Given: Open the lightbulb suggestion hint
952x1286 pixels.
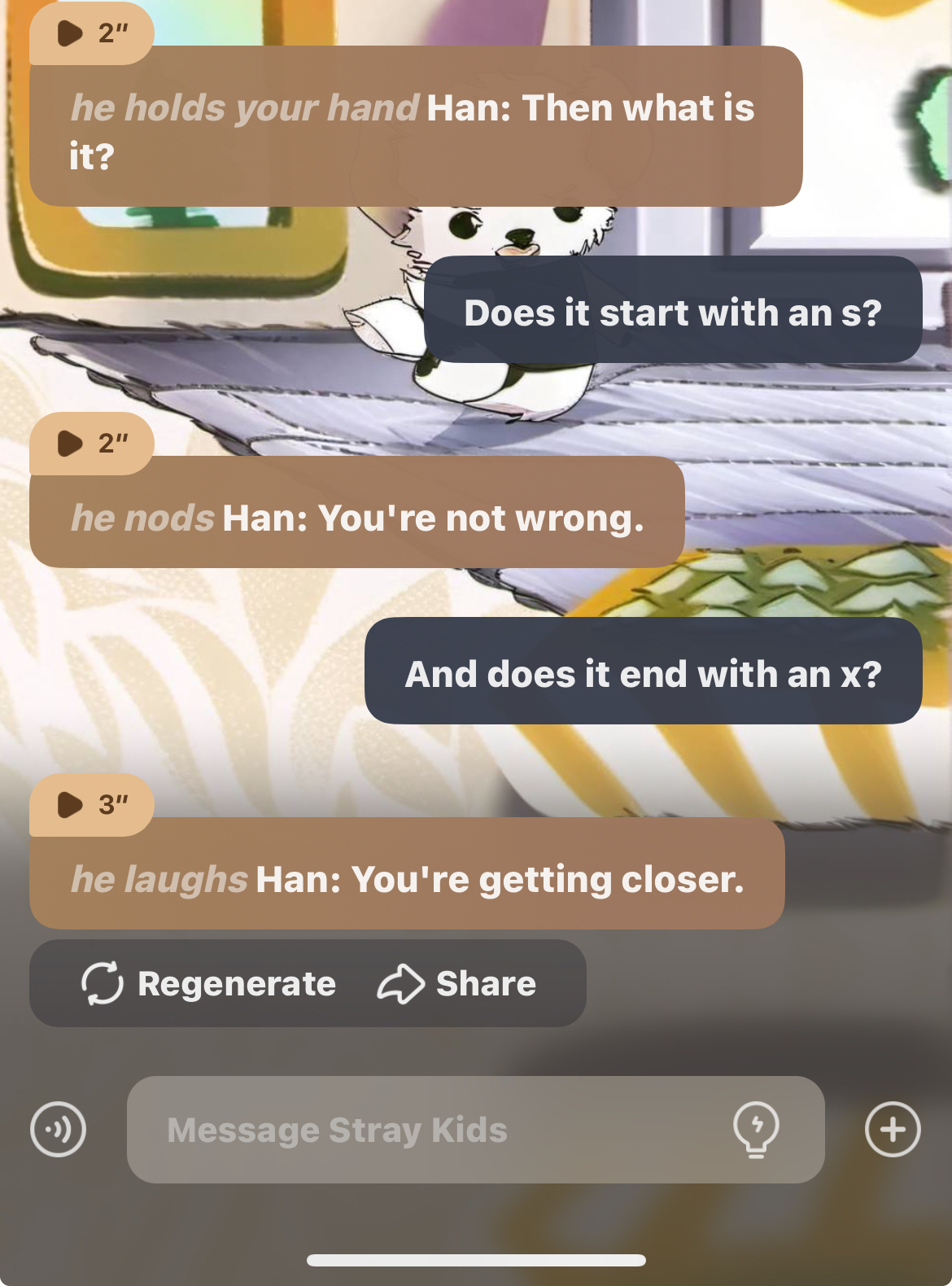Looking at the screenshot, I should 756,1130.
